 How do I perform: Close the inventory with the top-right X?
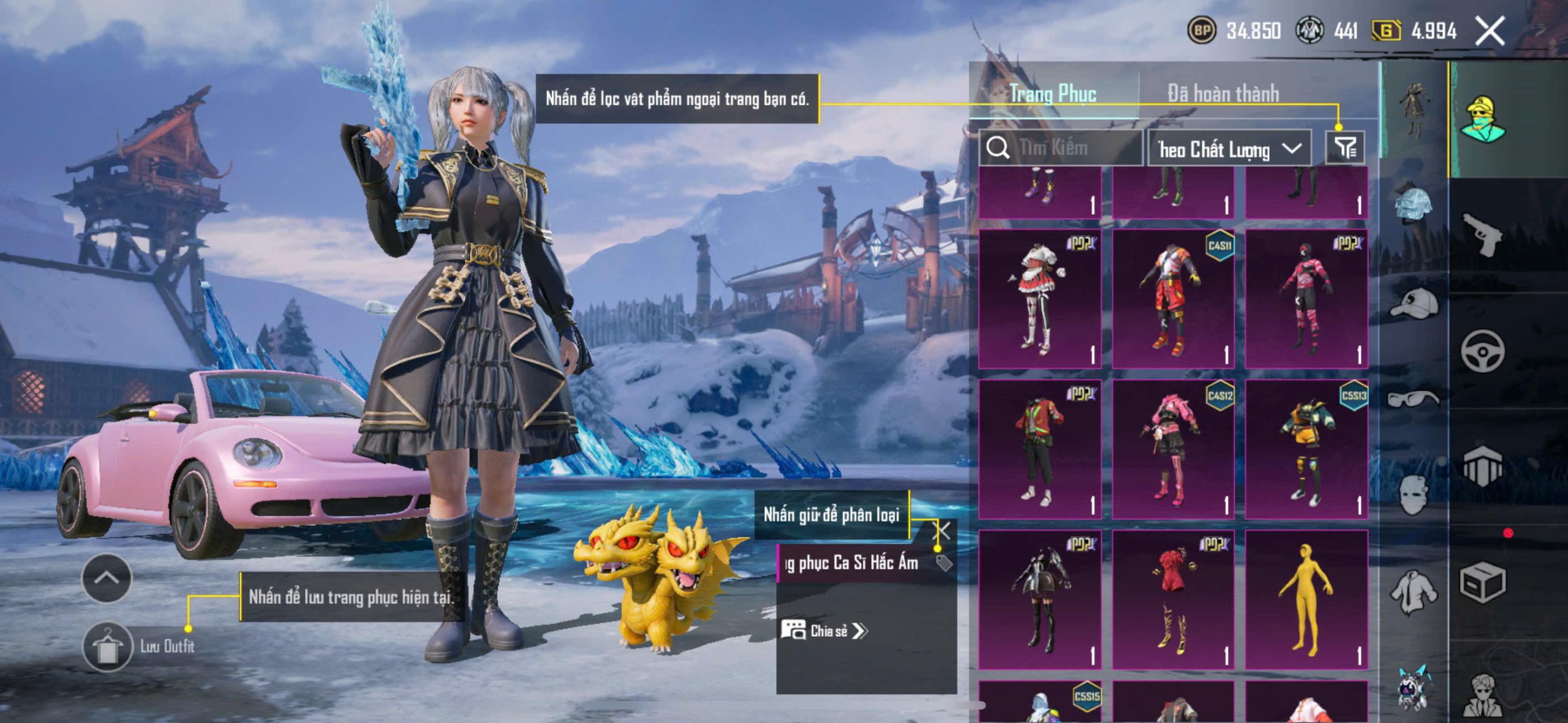1489,31
